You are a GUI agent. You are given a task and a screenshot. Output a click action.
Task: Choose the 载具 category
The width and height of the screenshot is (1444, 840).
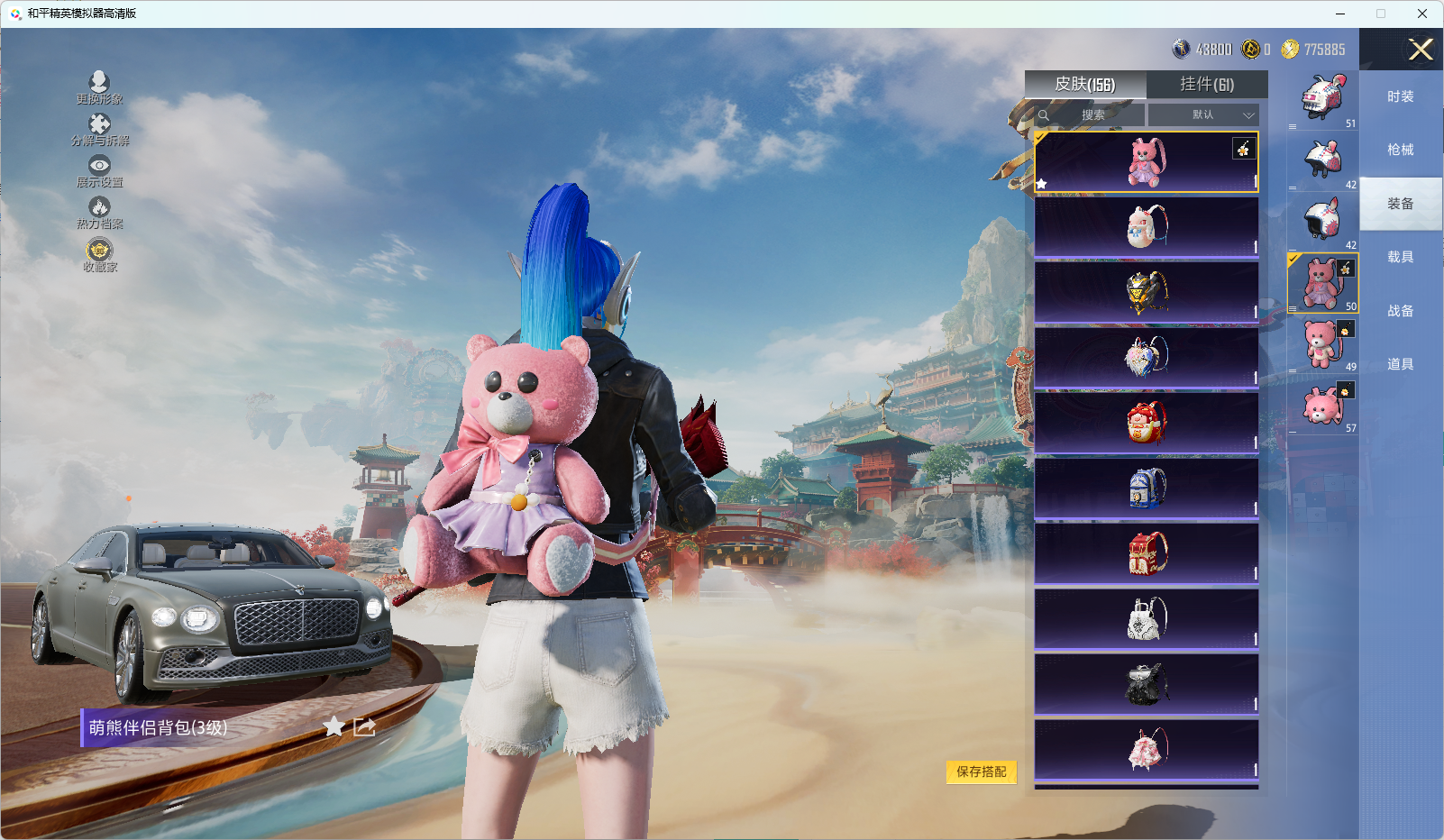(x=1400, y=257)
